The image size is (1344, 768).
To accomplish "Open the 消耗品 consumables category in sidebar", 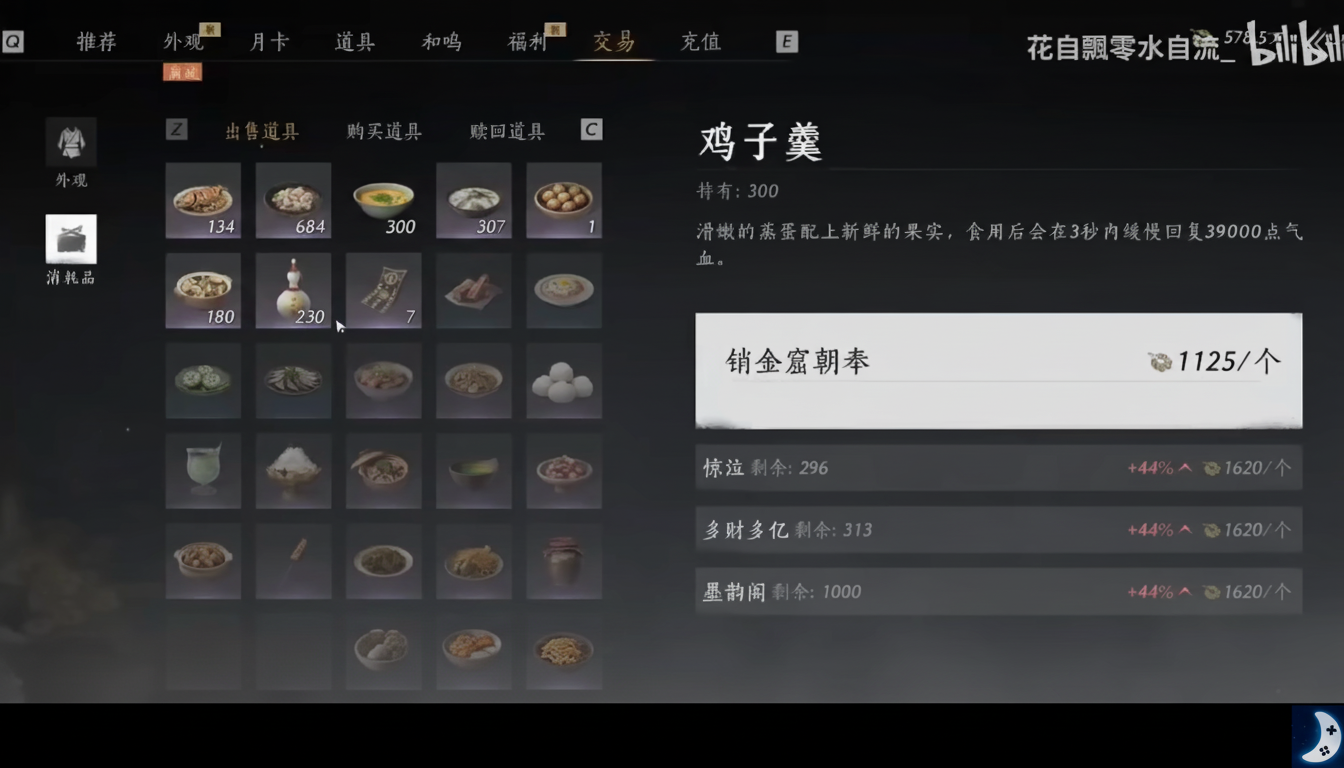I will (x=69, y=243).
